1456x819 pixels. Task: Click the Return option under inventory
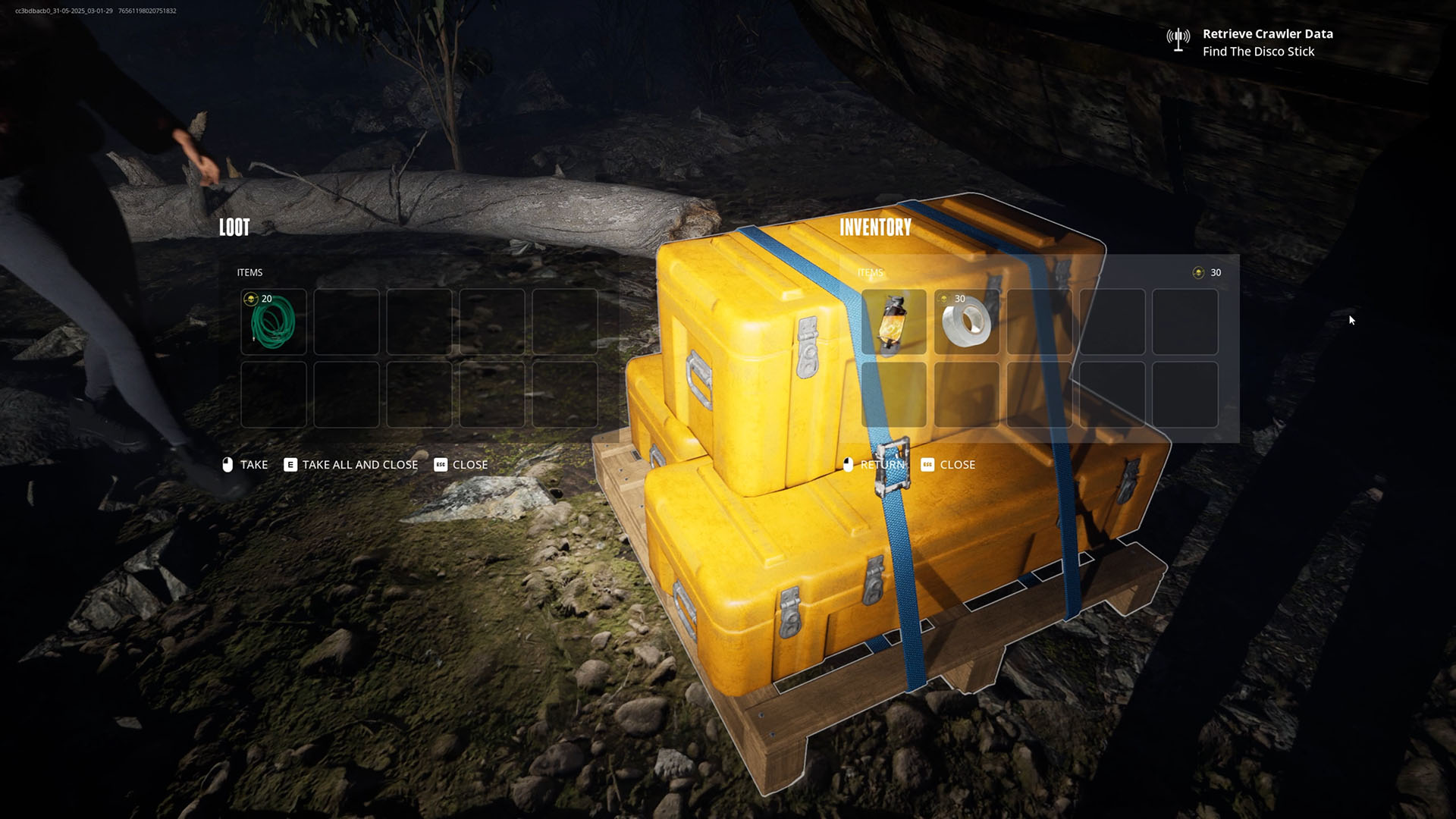coord(874,465)
